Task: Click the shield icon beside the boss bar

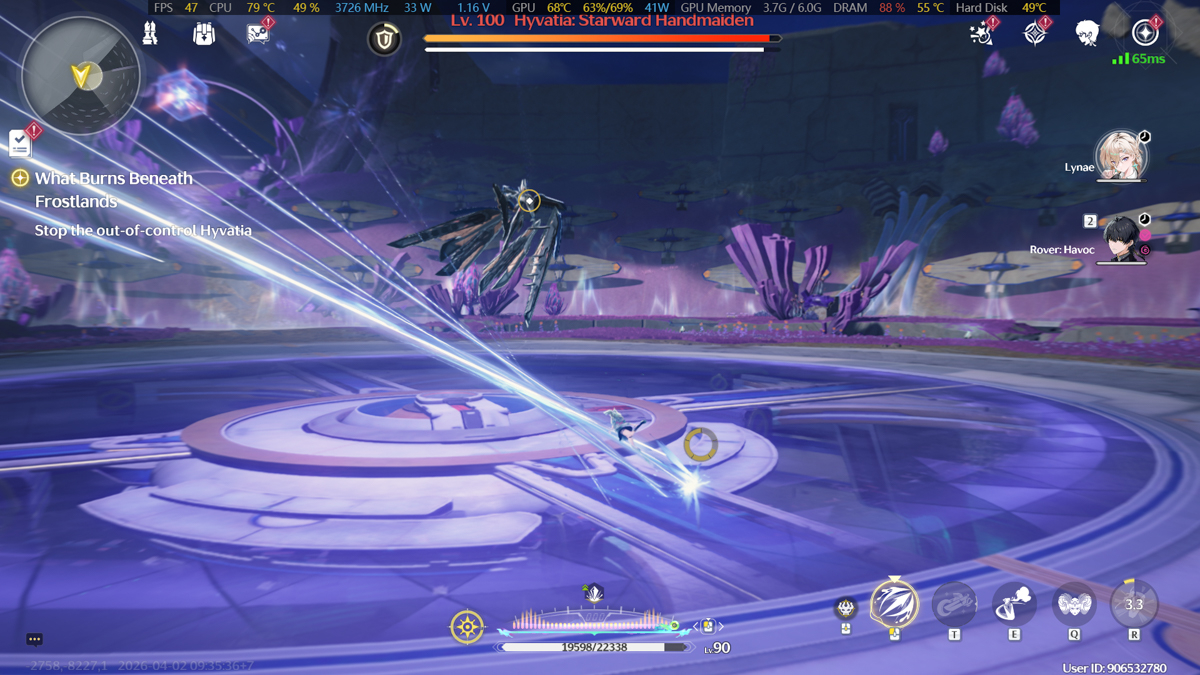Action: (x=384, y=39)
